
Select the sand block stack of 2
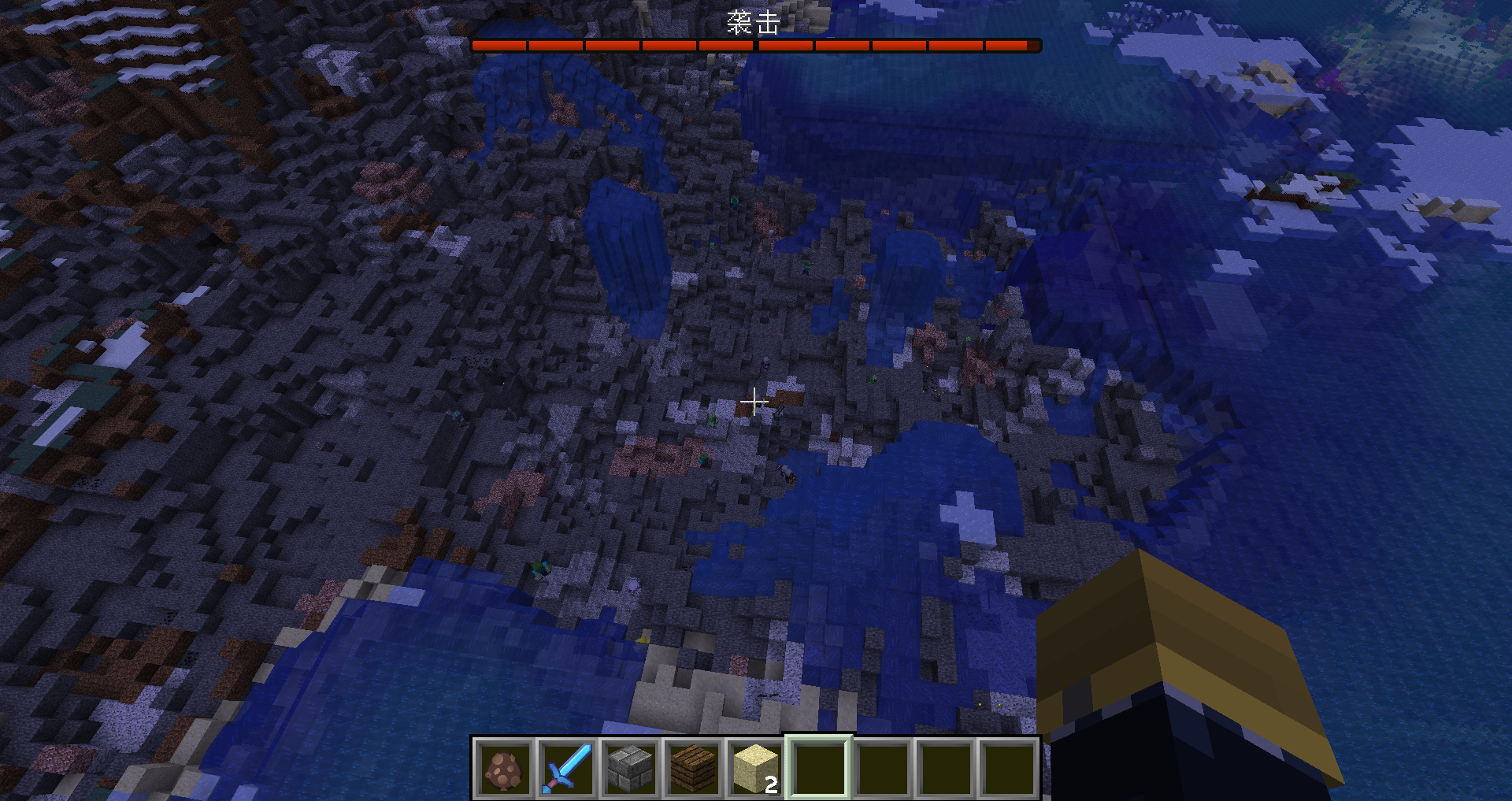point(756,769)
